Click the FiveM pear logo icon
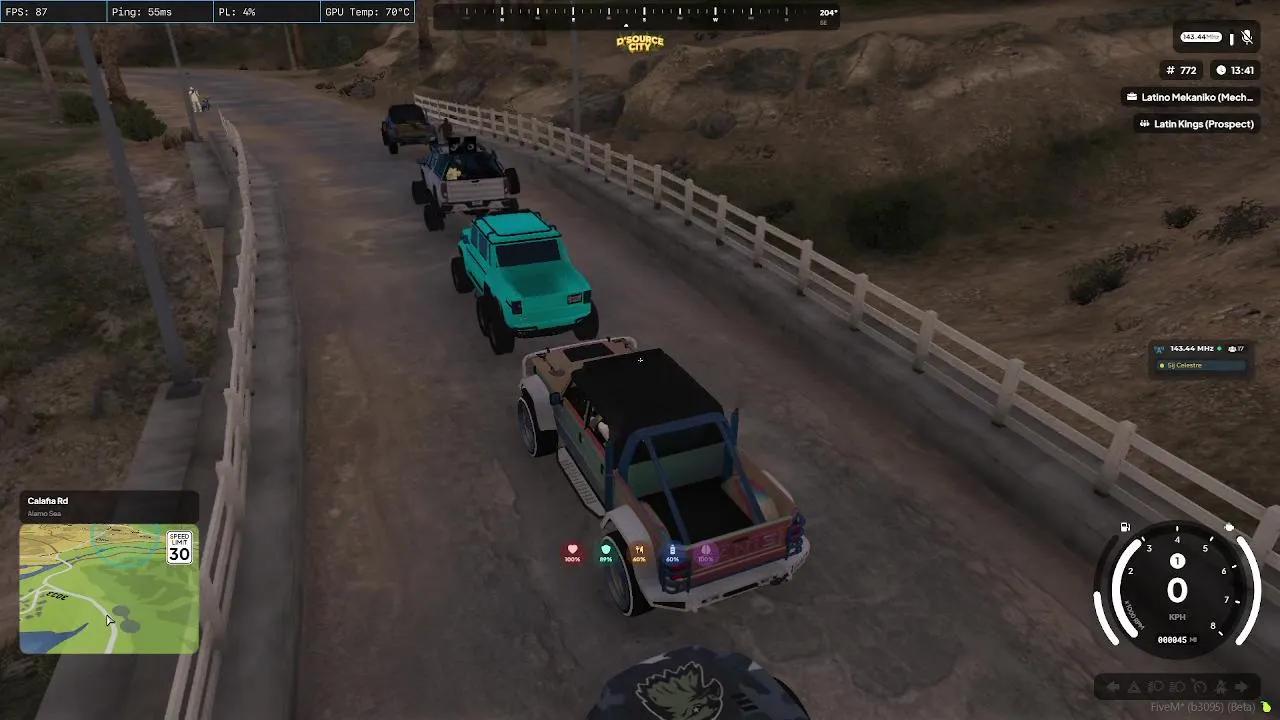The height and width of the screenshot is (720, 1280). [x=1267, y=704]
